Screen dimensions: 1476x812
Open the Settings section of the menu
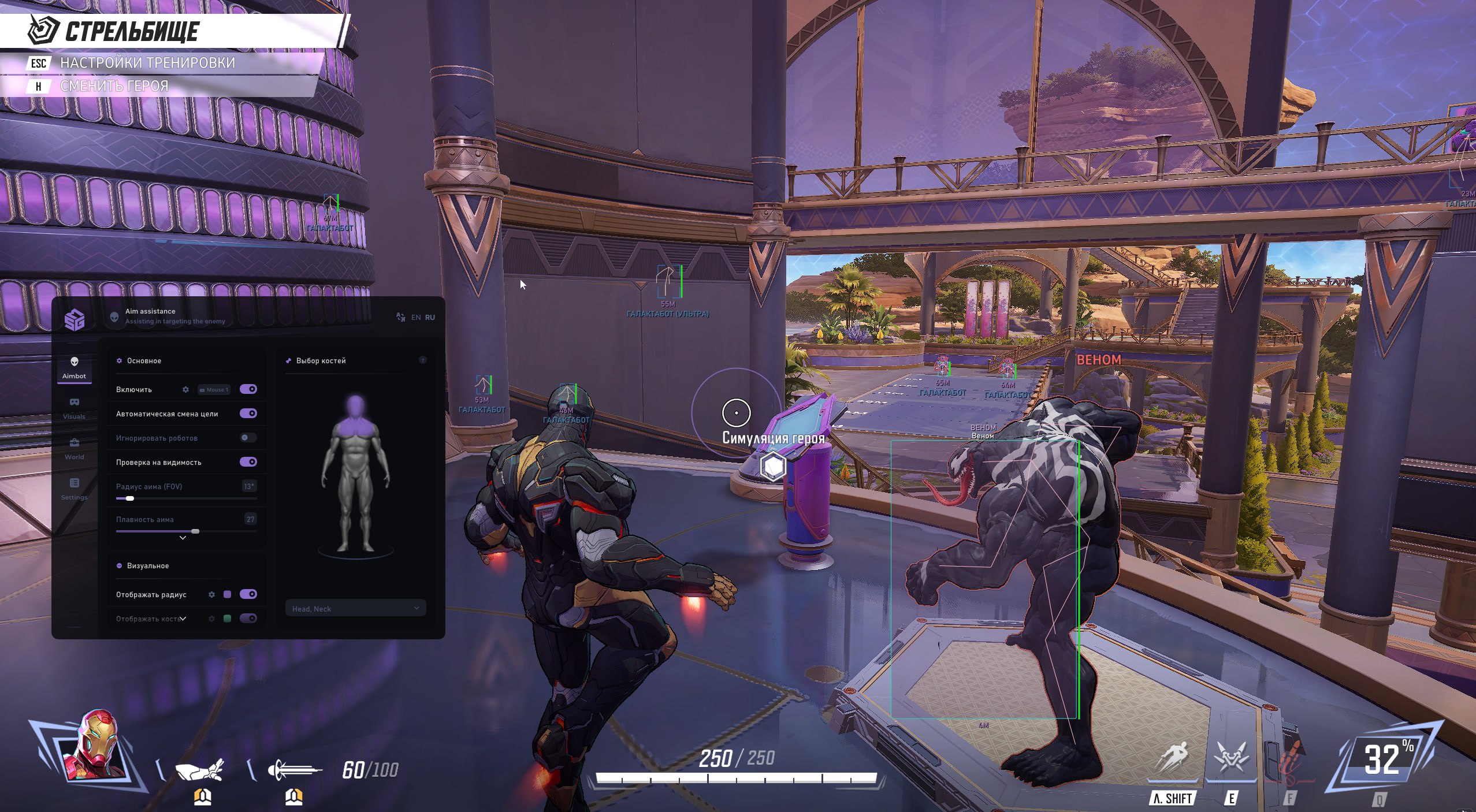(x=75, y=488)
